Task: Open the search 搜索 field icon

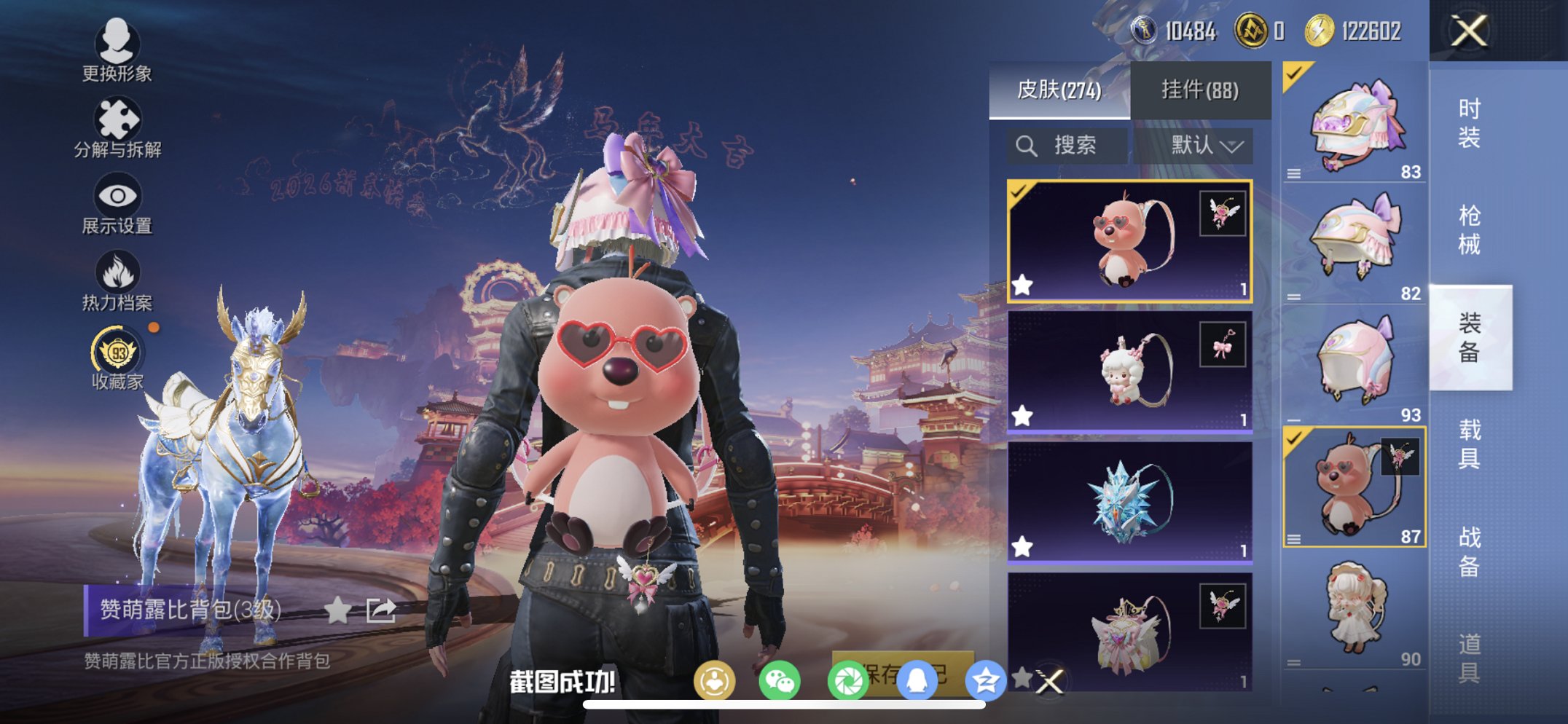Action: (x=1027, y=144)
